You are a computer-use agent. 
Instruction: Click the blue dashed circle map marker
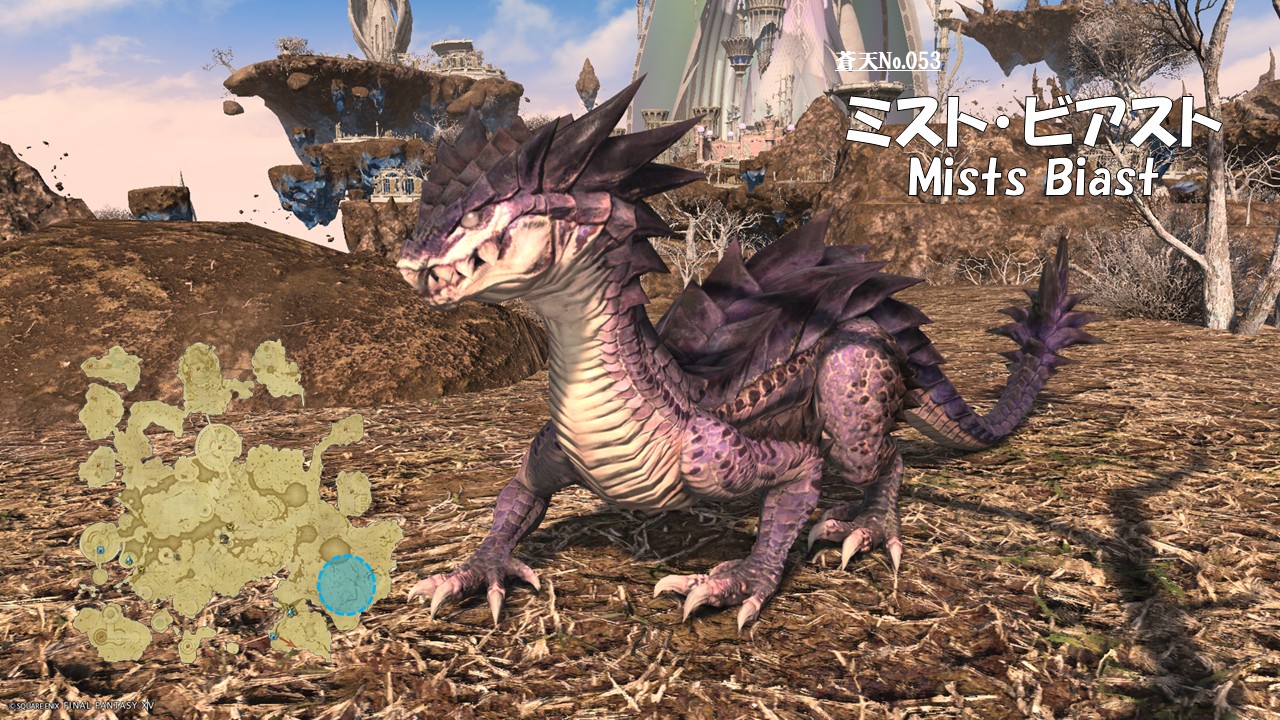point(346,585)
